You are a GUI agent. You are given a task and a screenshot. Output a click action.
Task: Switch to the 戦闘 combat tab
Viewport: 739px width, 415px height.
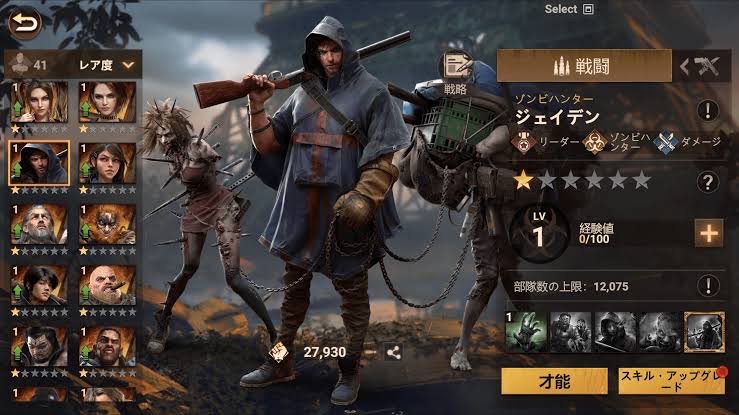tap(585, 66)
